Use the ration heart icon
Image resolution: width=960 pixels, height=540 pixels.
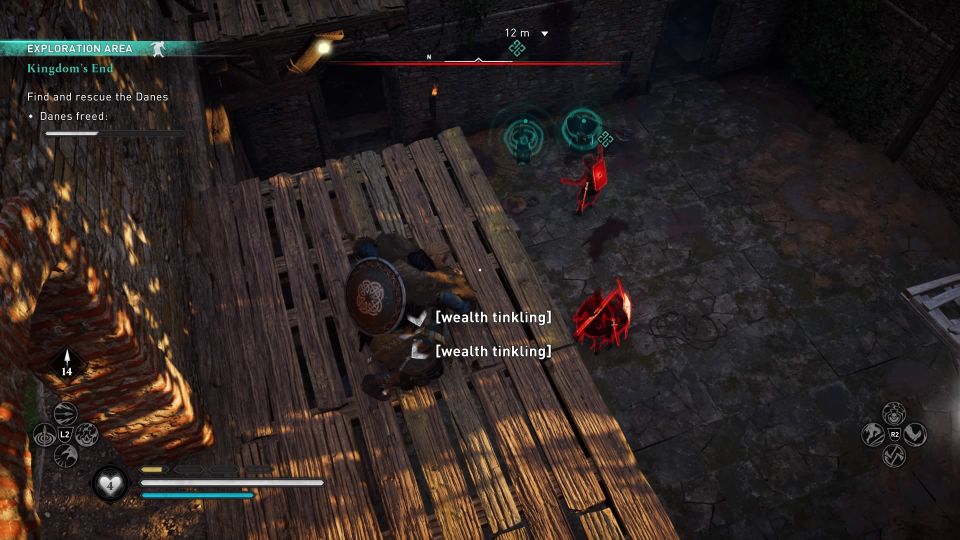(x=109, y=483)
